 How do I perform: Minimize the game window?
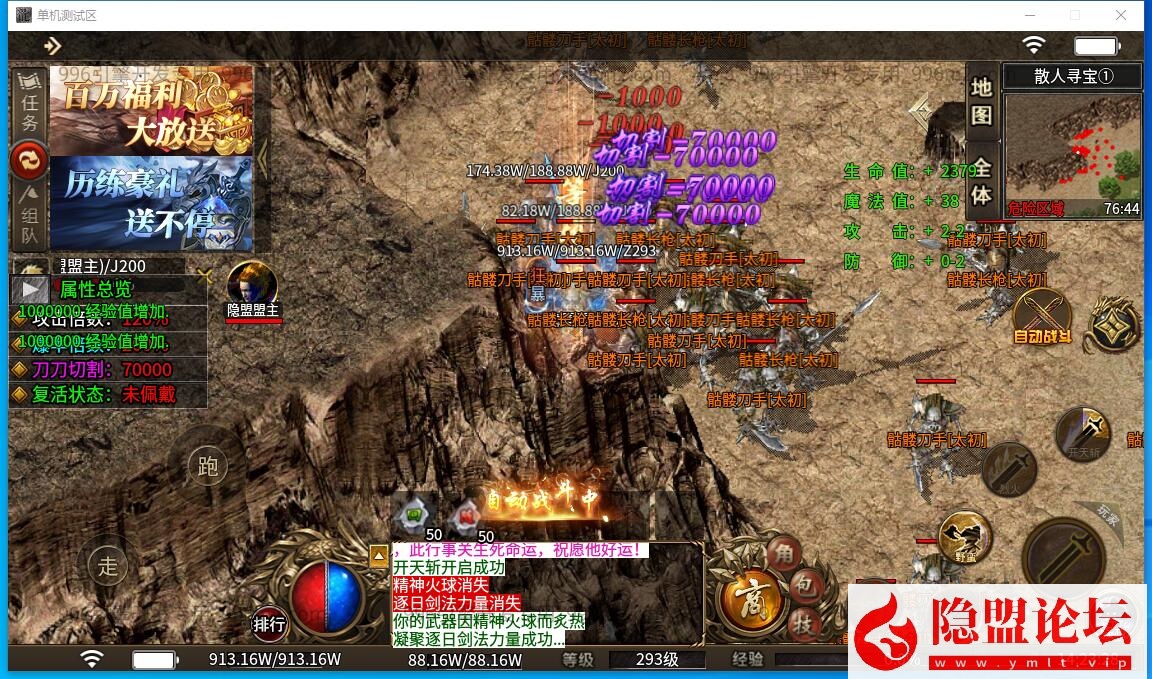1029,15
